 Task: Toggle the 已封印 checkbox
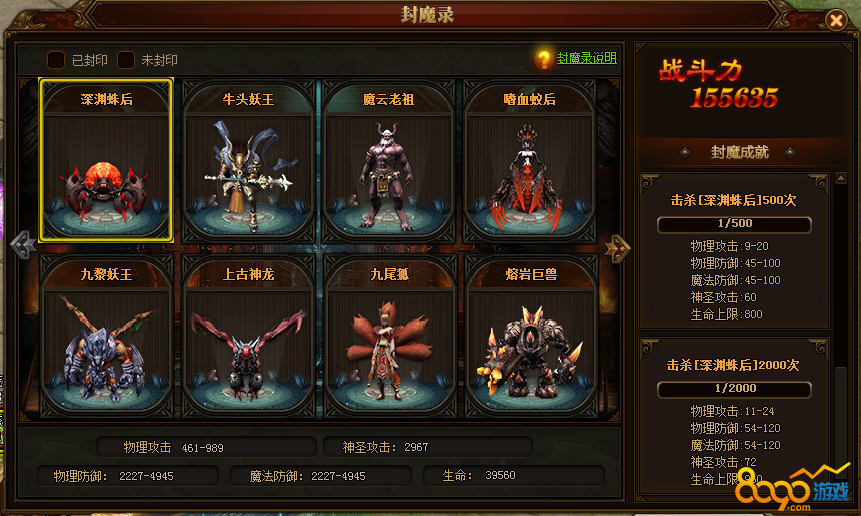pos(56,60)
